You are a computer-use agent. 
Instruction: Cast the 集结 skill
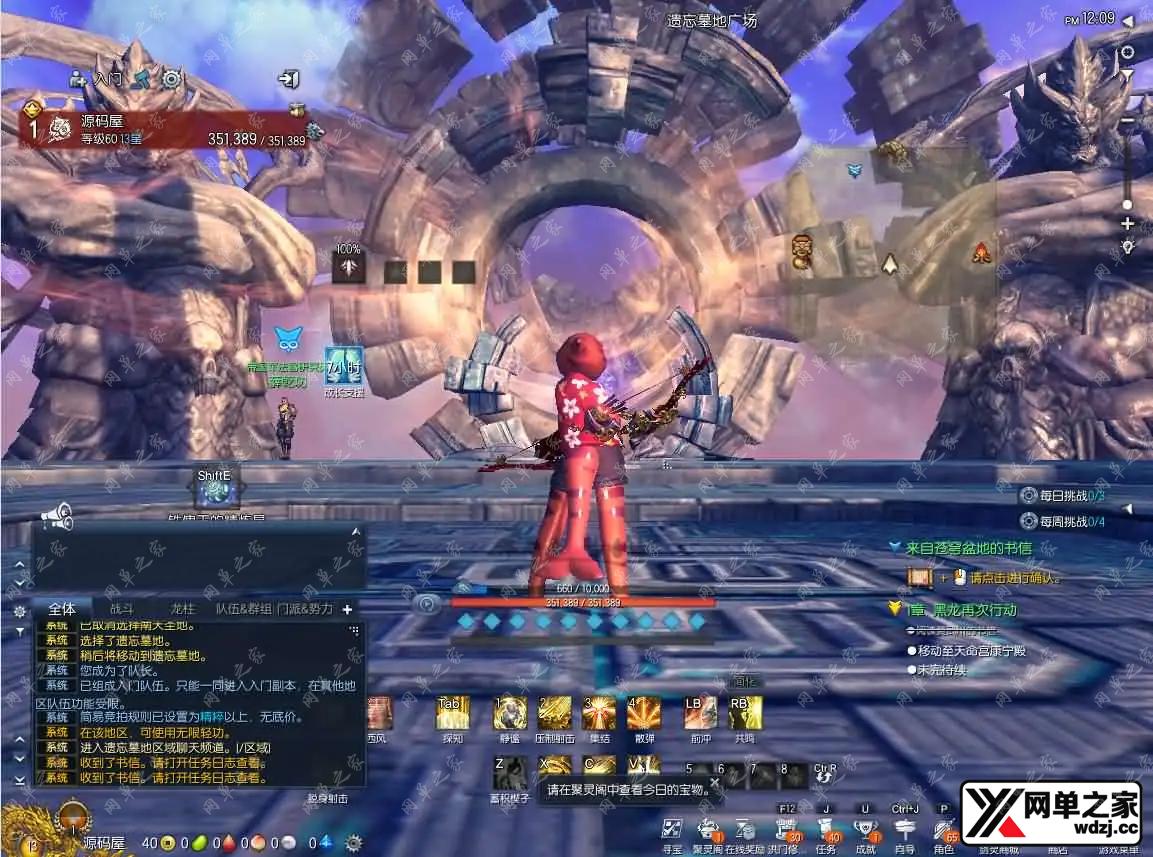tap(599, 713)
